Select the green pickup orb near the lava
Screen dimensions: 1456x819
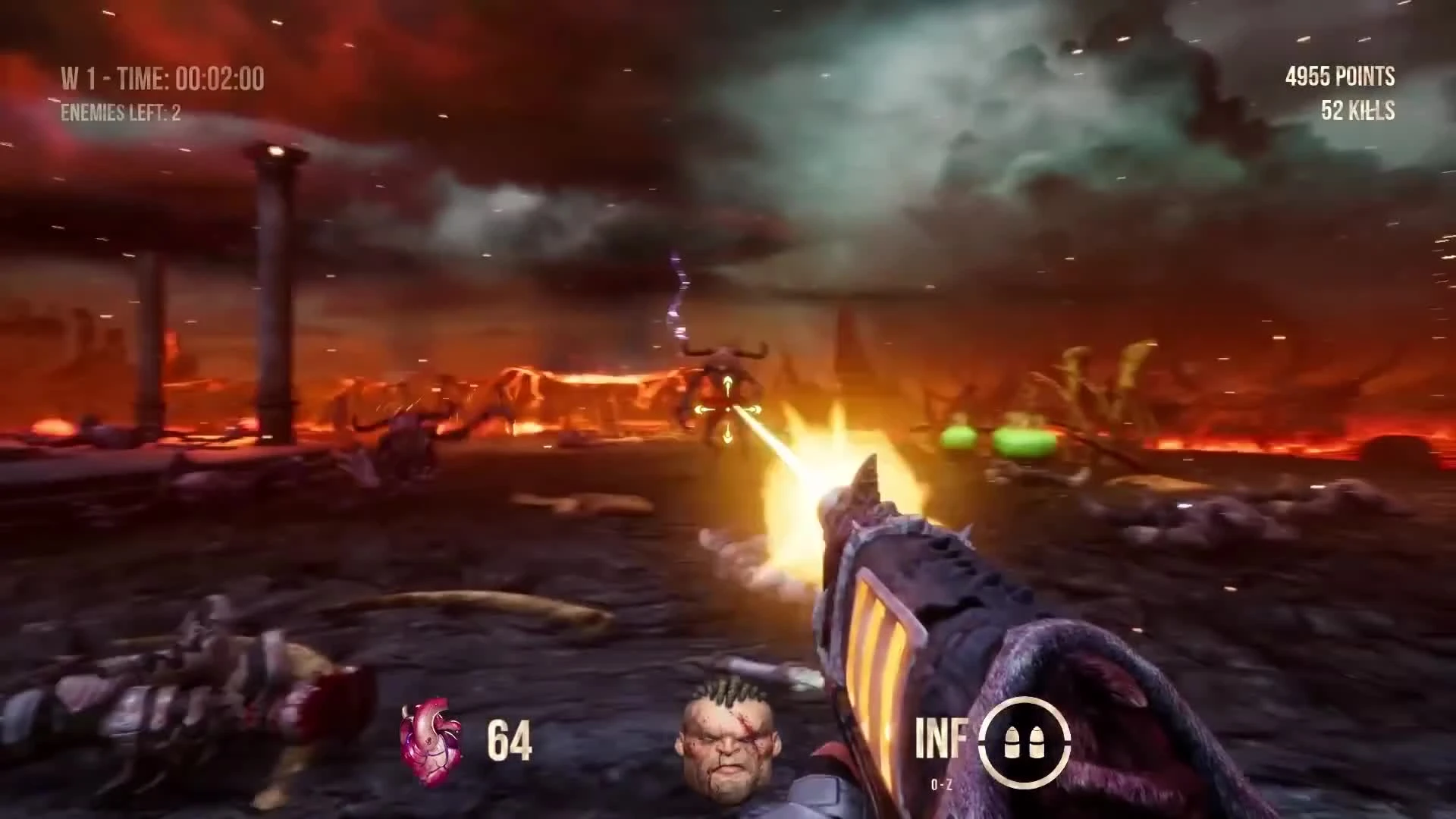coord(959,438)
